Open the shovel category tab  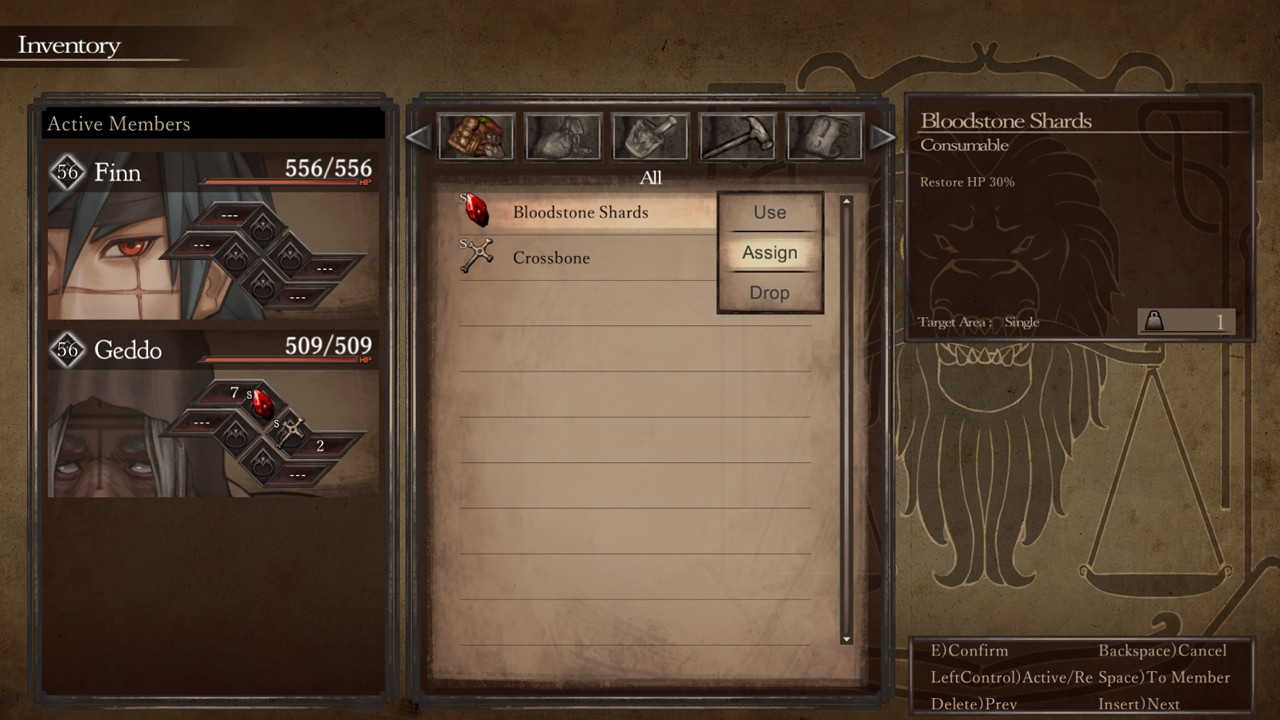point(651,137)
